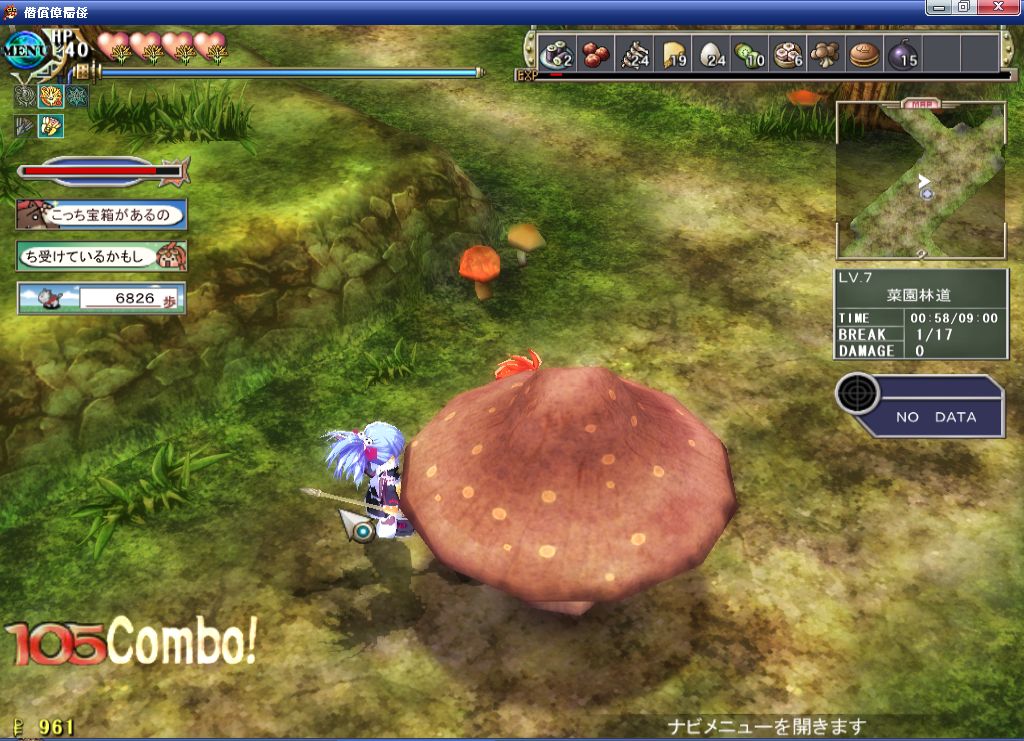Activate the teal snowflake skill icon
Screen dimensions: 1024x741
(77, 97)
